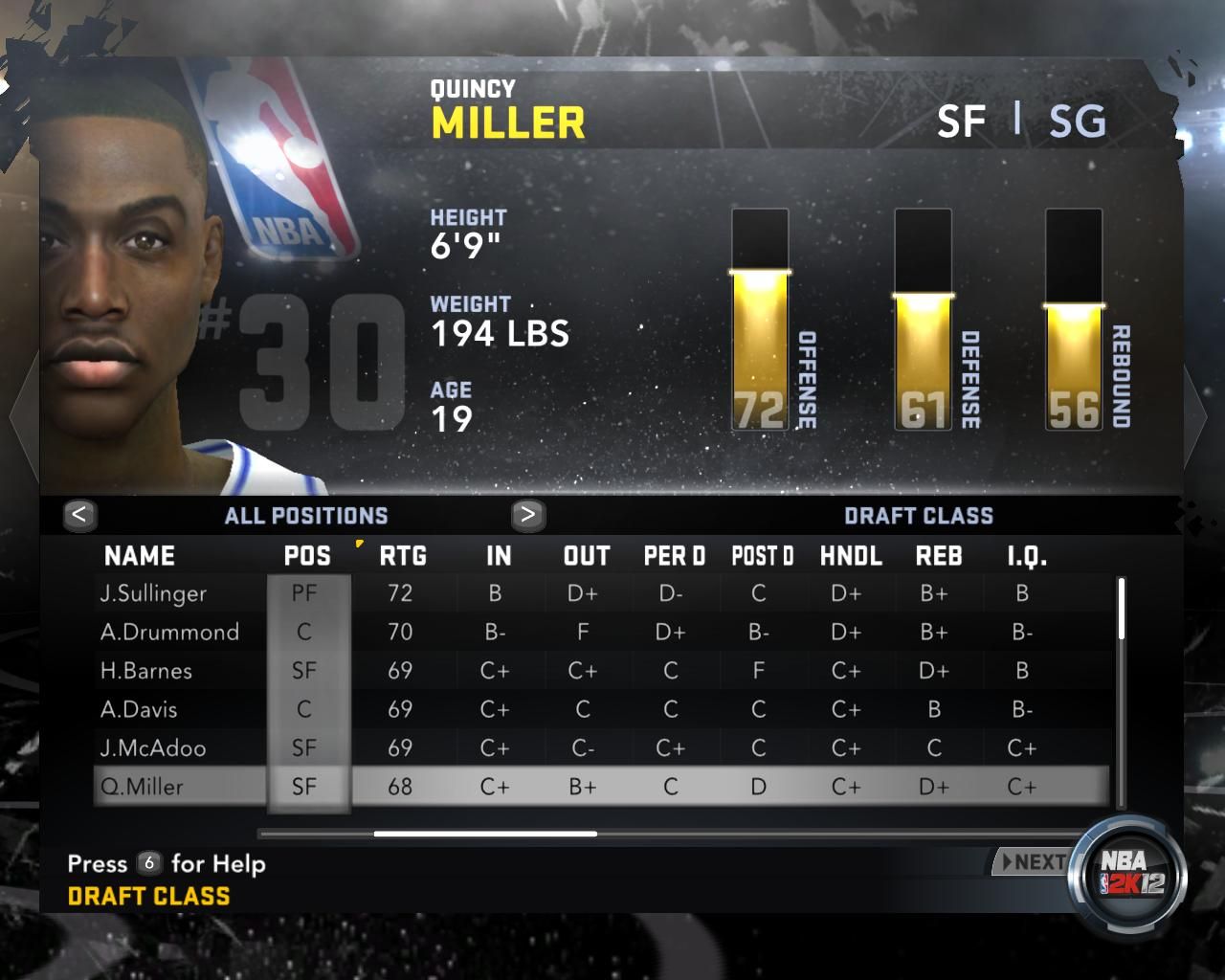
Task: Pick the A.Davis row
Action: [139, 709]
